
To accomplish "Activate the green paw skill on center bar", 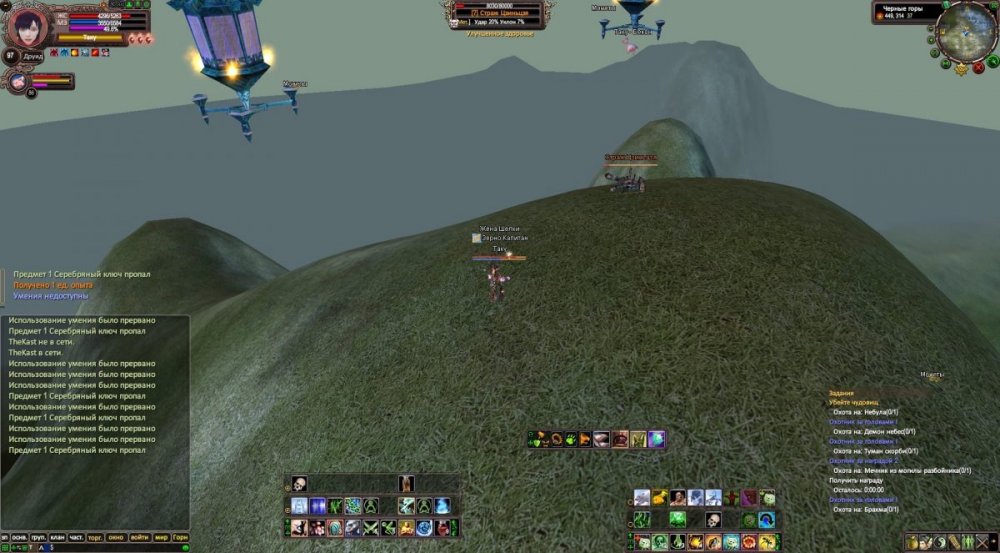I will coord(569,439).
